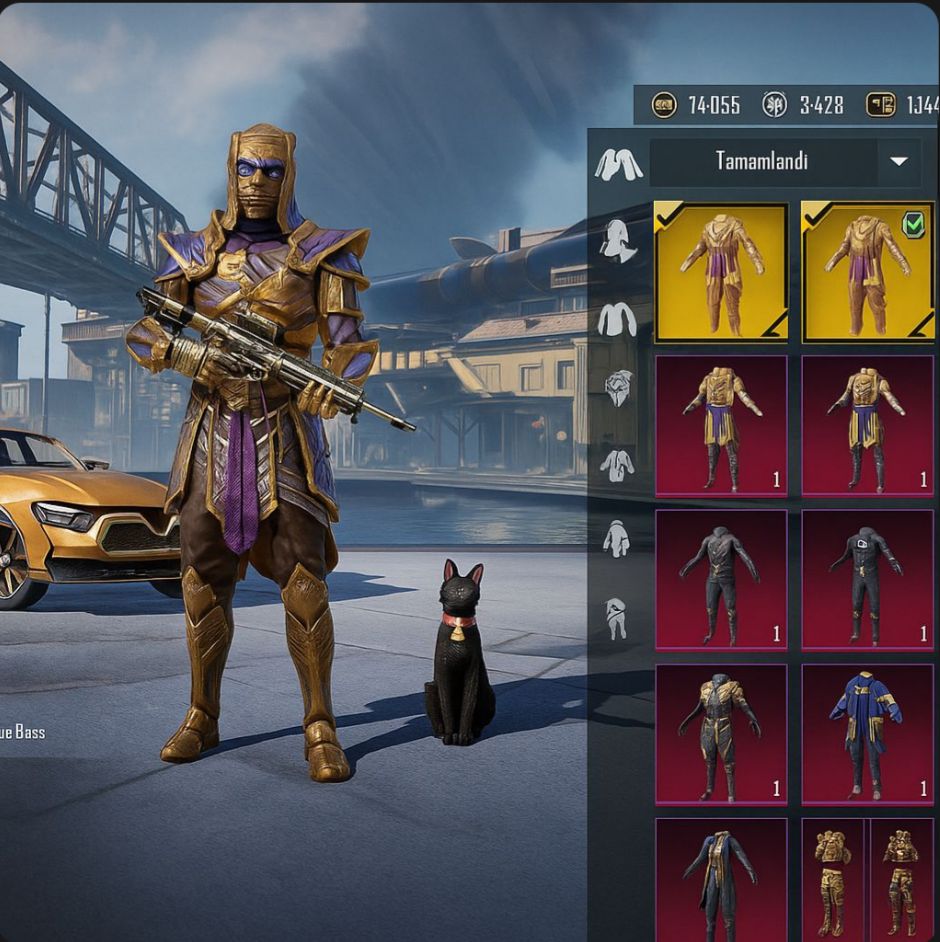Screen dimensions: 940x942
Task: Choose the blue and gold jacket outfit
Action: pos(867,735)
